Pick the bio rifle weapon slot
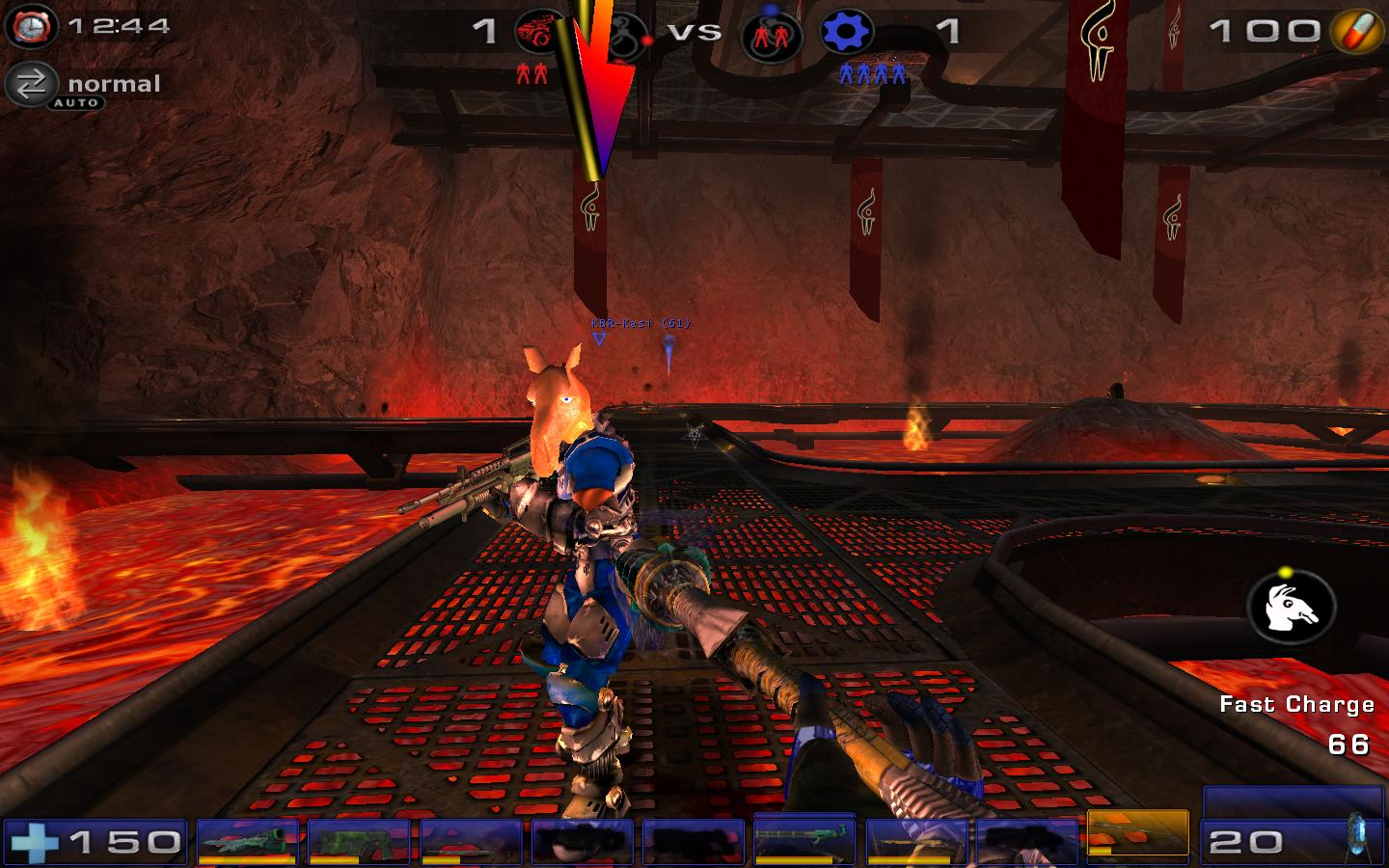 [473, 841]
